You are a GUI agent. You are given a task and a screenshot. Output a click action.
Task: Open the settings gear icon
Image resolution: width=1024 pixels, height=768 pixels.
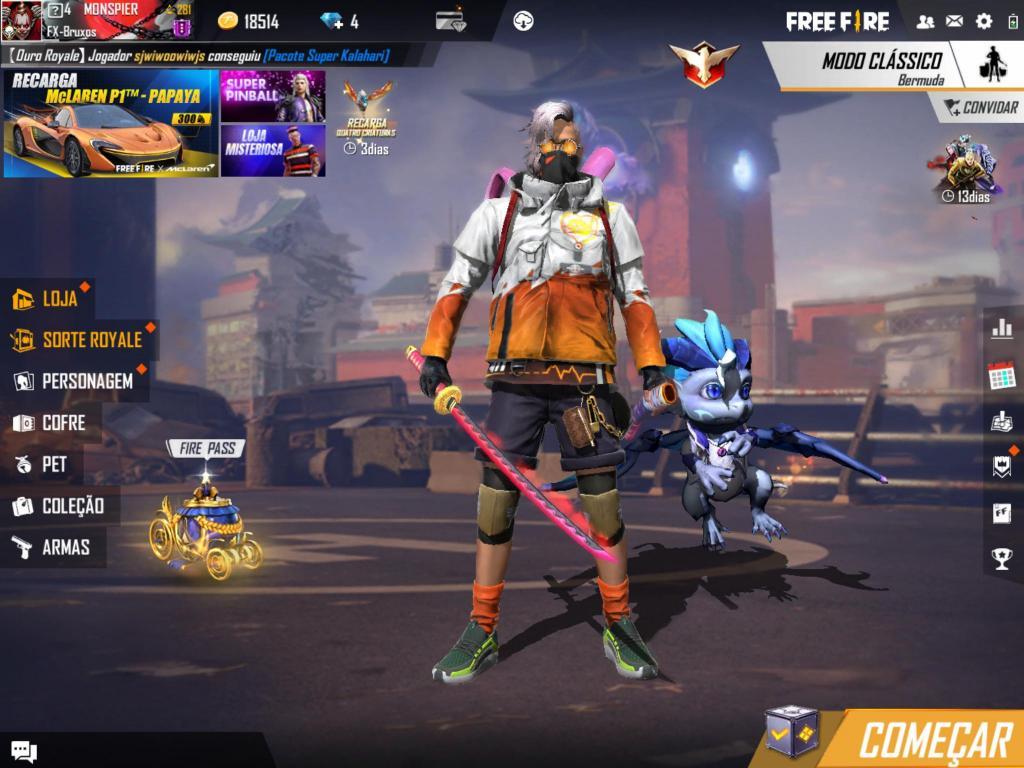pyautogui.click(x=984, y=21)
